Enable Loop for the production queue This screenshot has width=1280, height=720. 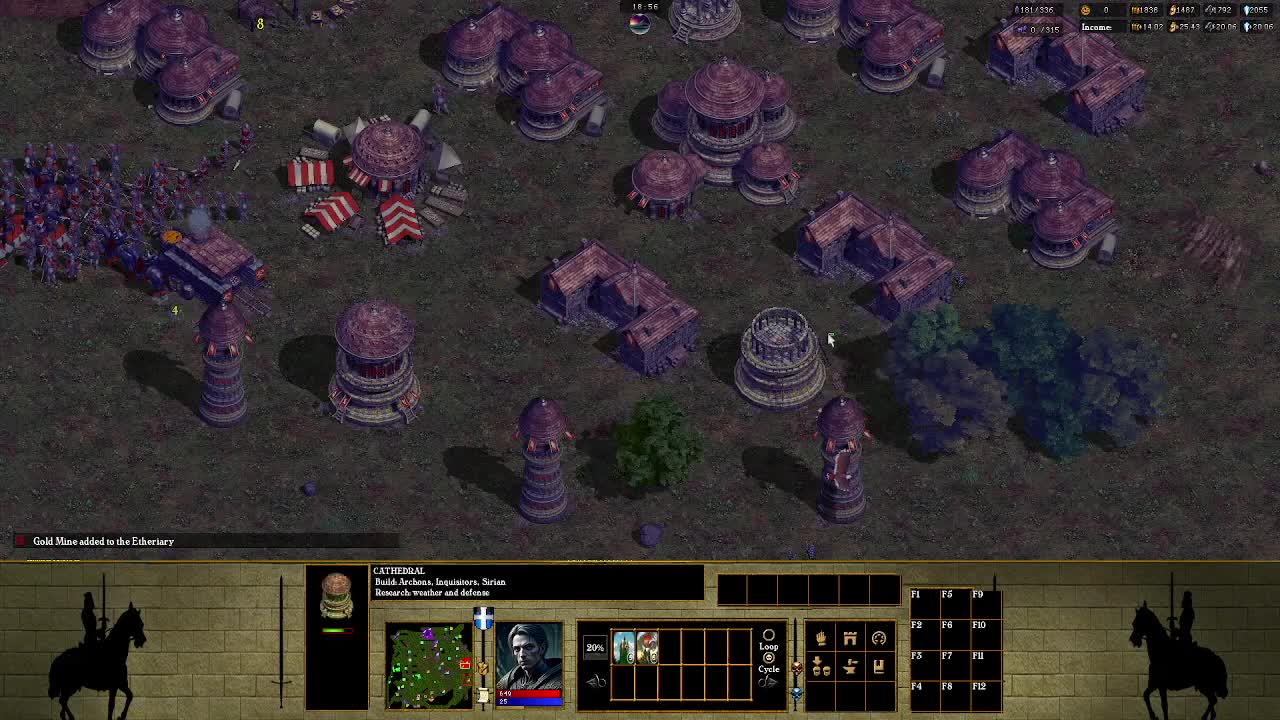coord(769,636)
